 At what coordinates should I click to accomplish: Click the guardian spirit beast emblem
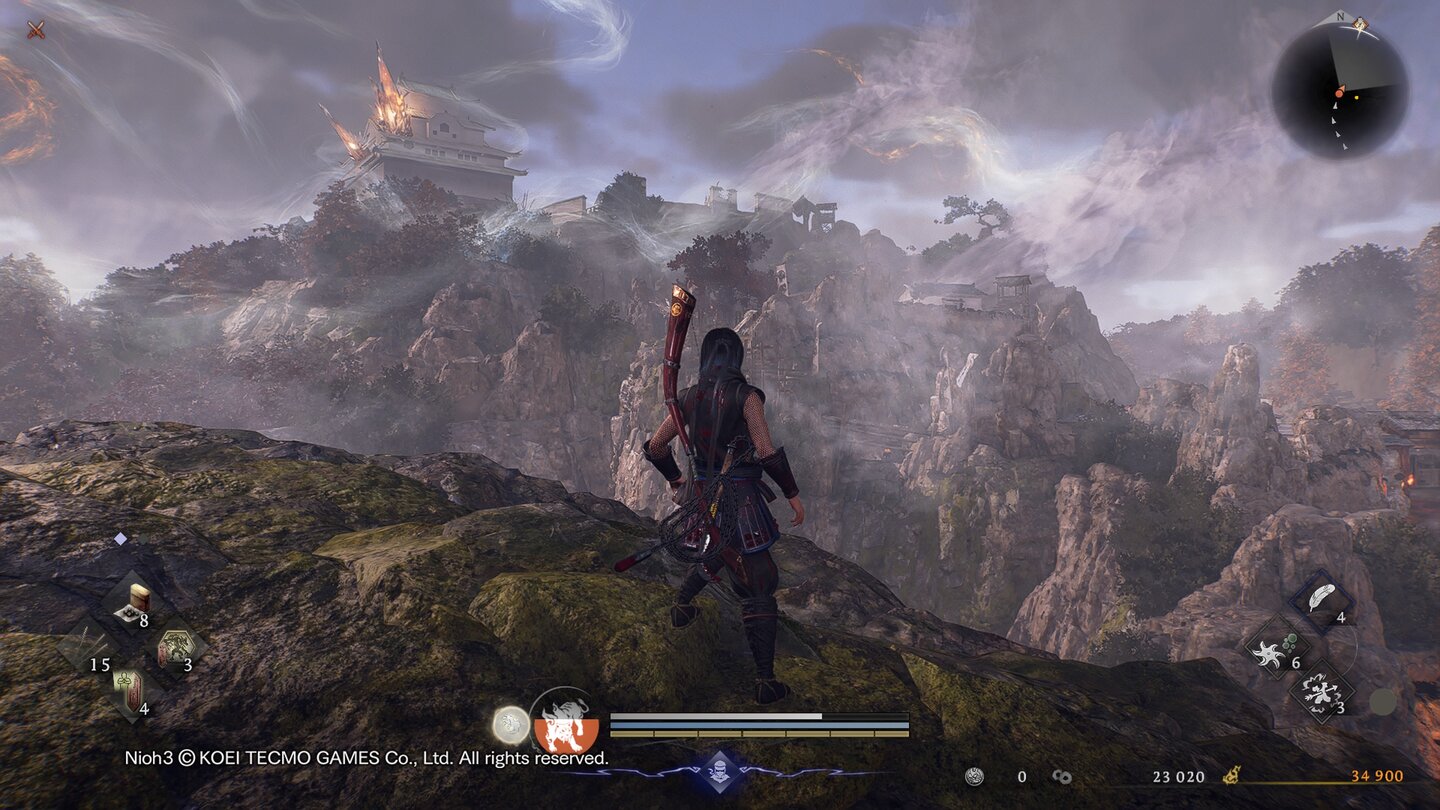pyautogui.click(x=565, y=721)
